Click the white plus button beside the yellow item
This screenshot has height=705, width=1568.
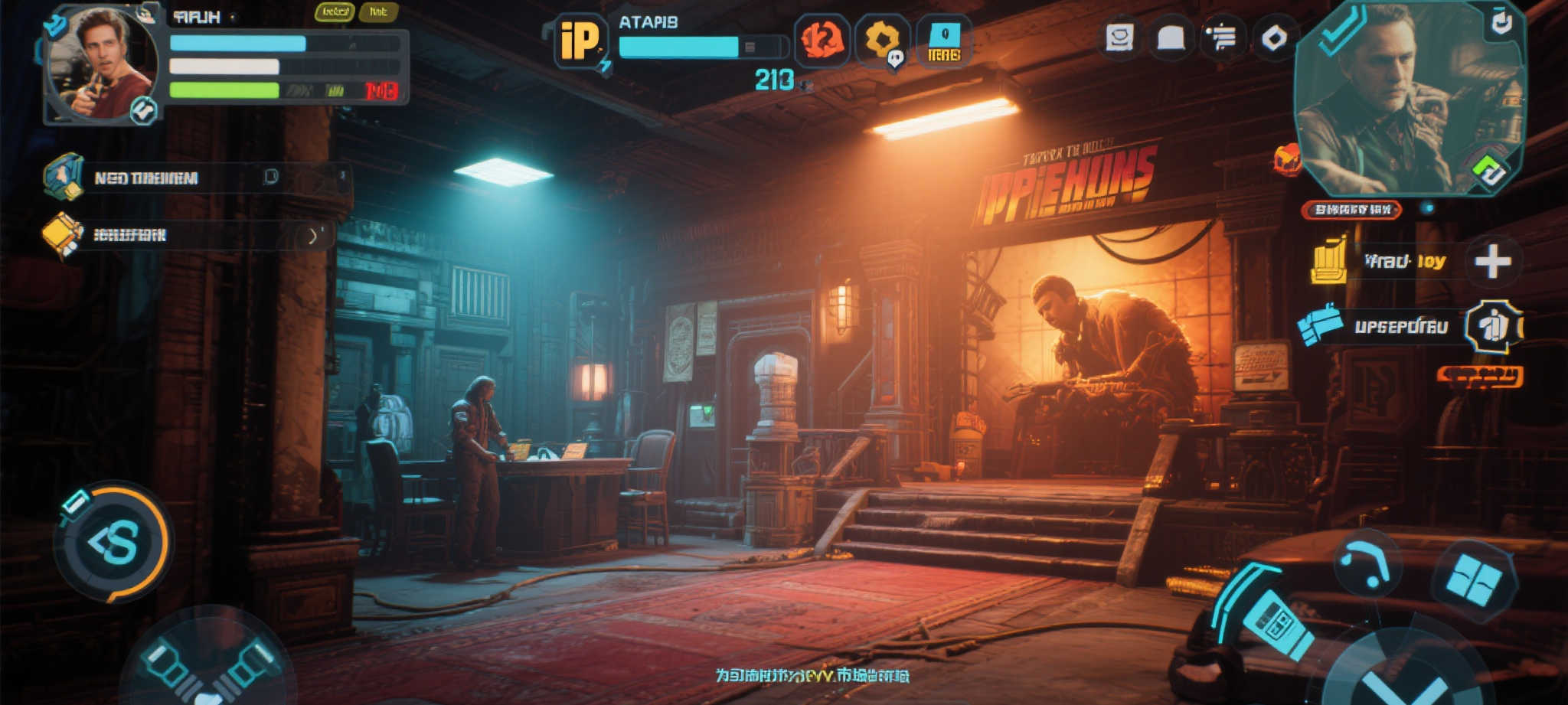point(1492,262)
